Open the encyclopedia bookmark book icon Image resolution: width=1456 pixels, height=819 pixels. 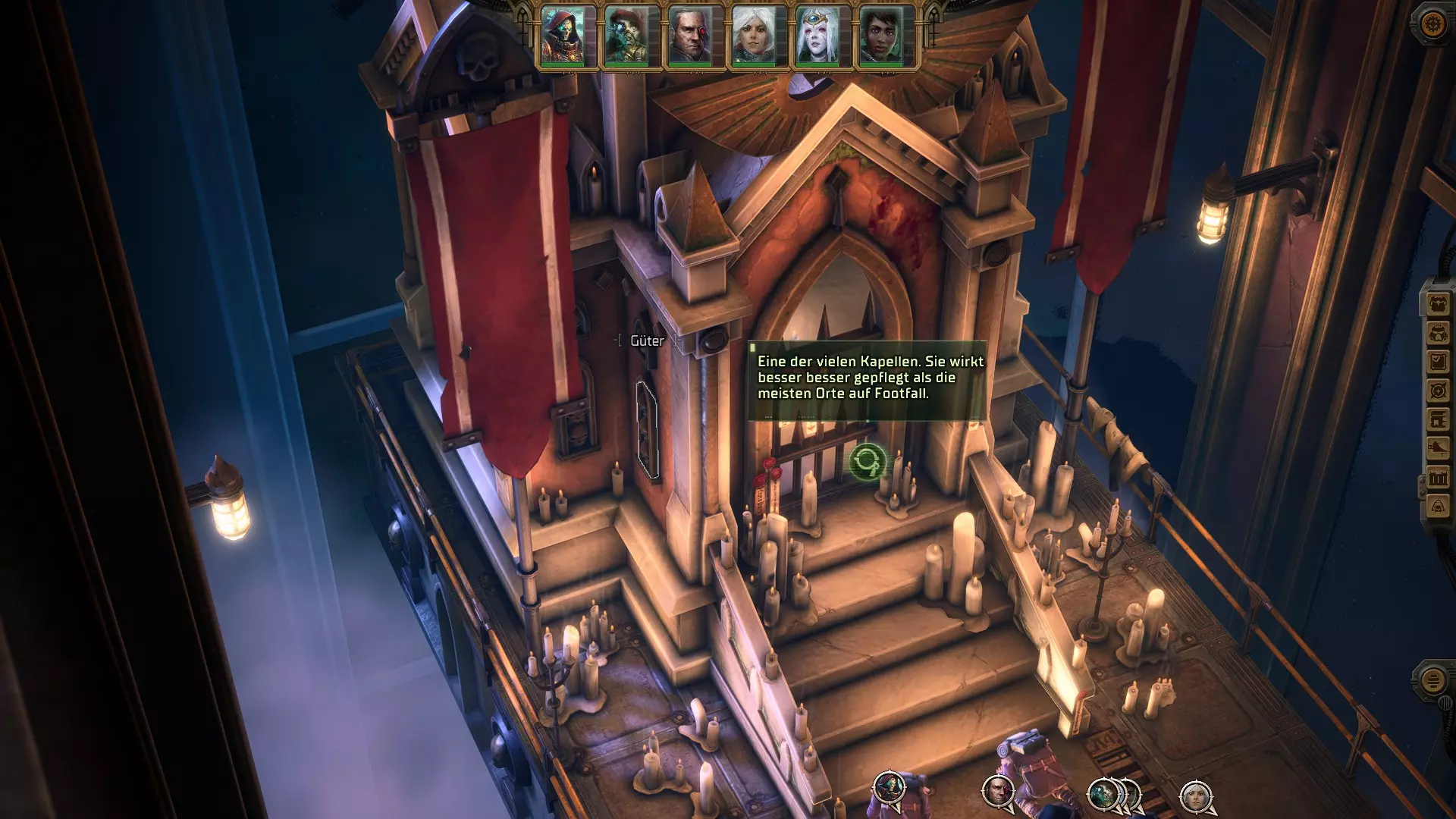1439,420
